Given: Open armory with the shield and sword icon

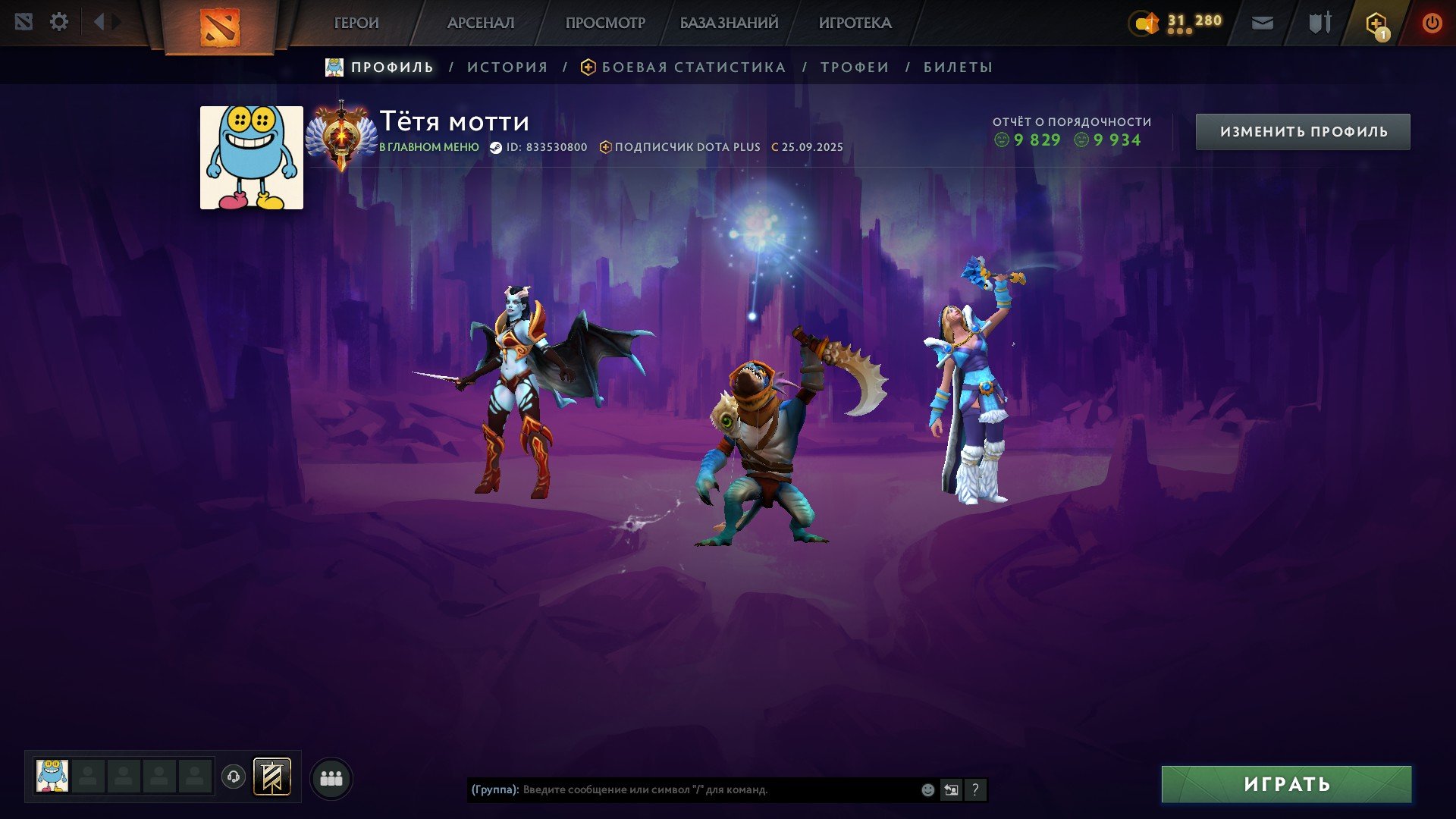Looking at the screenshot, I should [1319, 23].
